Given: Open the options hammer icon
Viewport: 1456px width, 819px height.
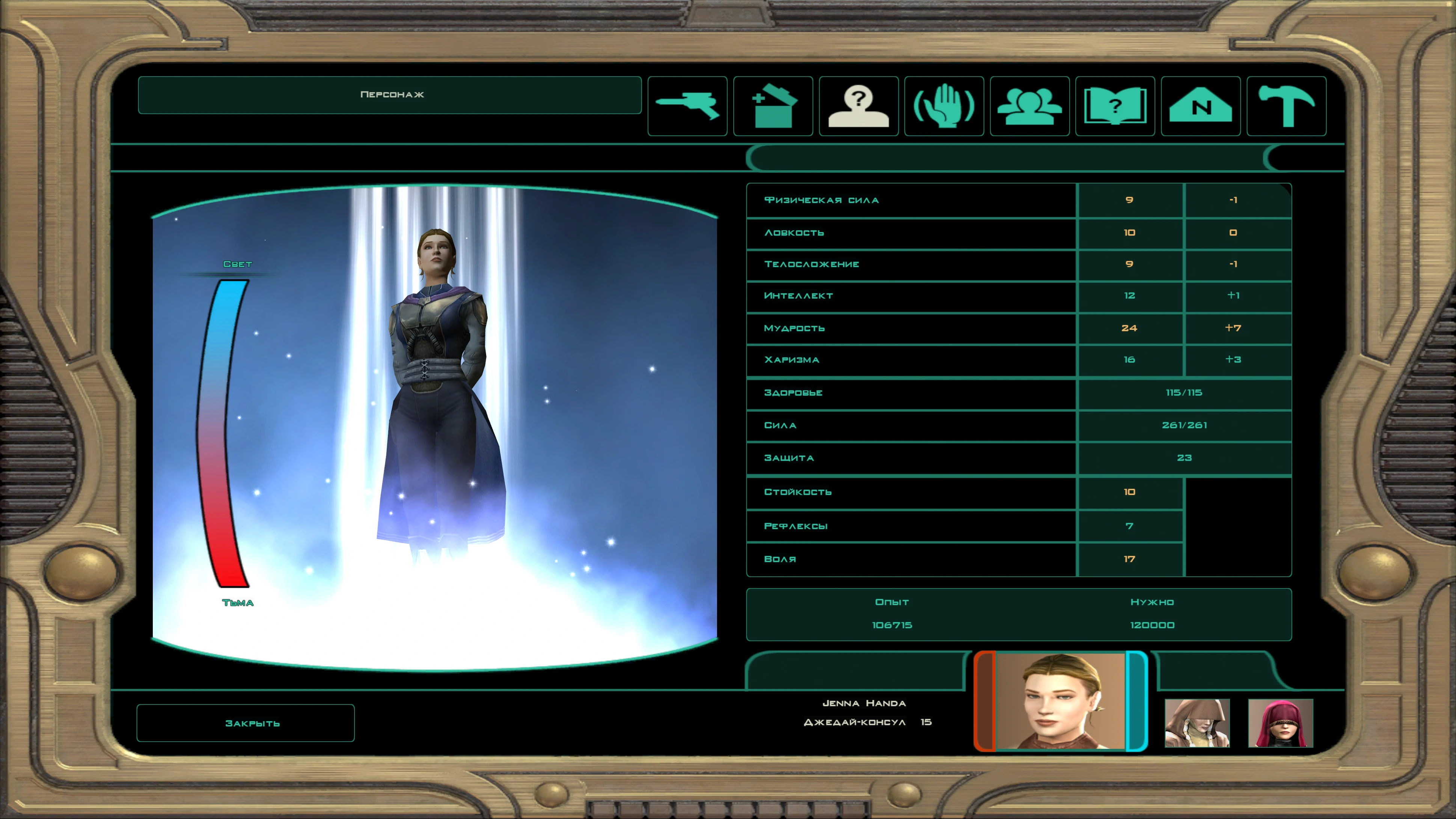Looking at the screenshot, I should point(1286,106).
